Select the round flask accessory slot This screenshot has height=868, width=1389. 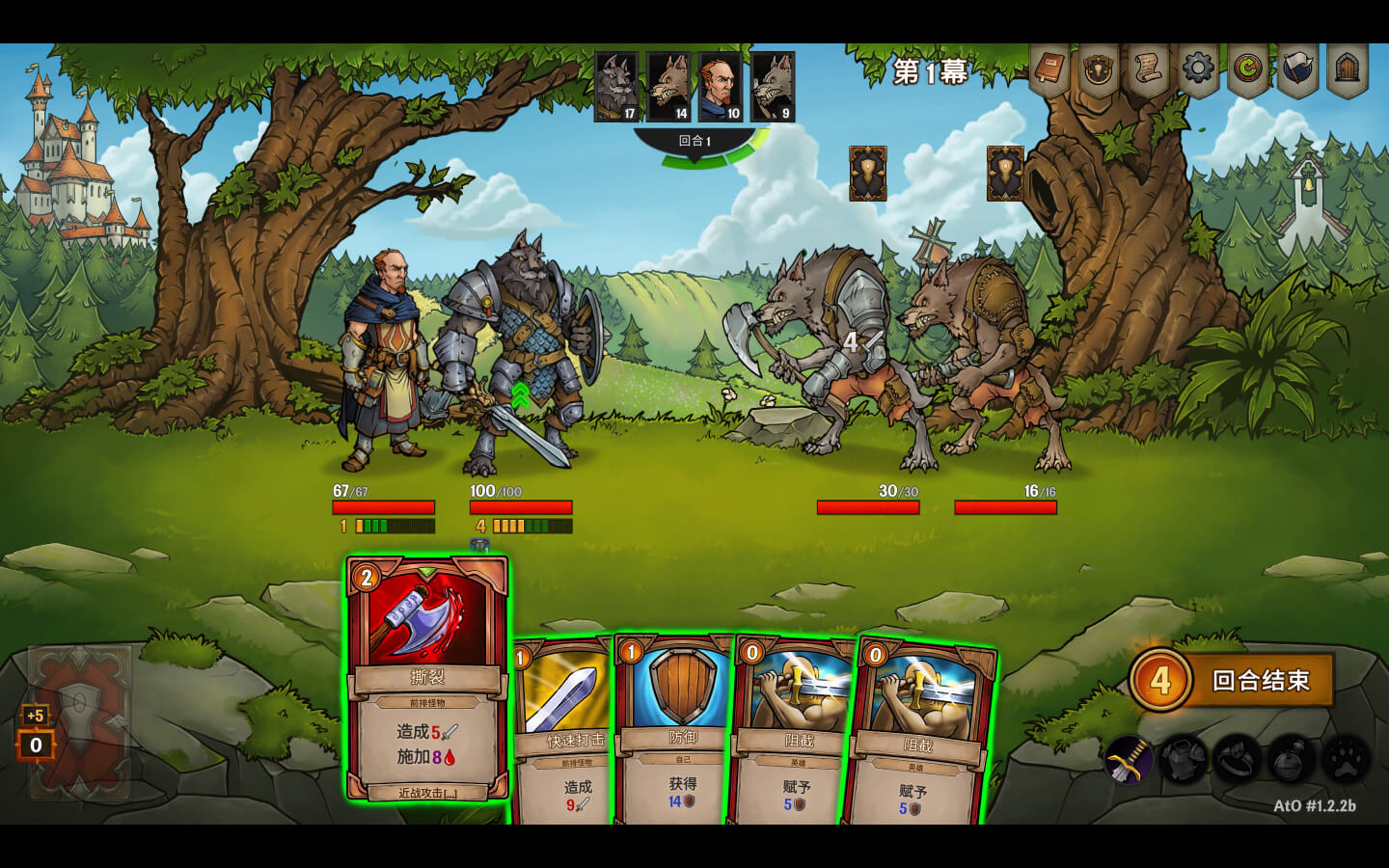pyautogui.click(x=1293, y=760)
